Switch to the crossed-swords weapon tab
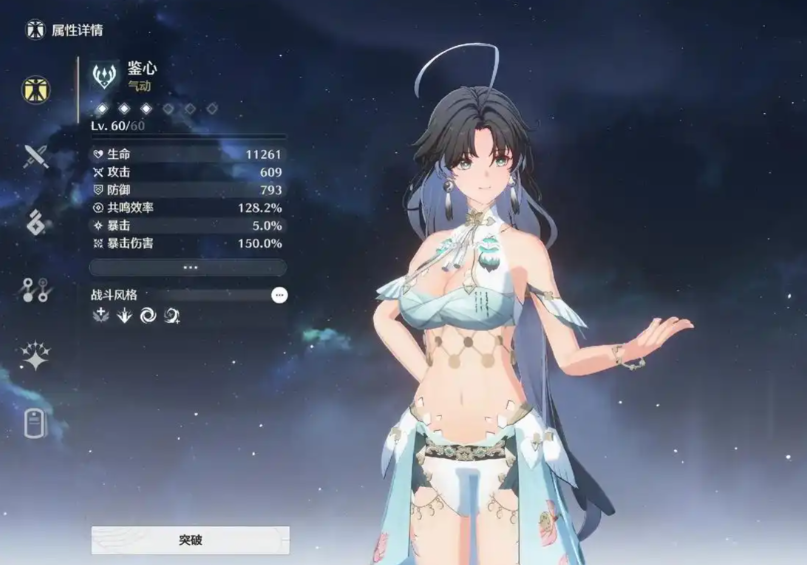Screen dimensions: 807x565 [x=37, y=156]
